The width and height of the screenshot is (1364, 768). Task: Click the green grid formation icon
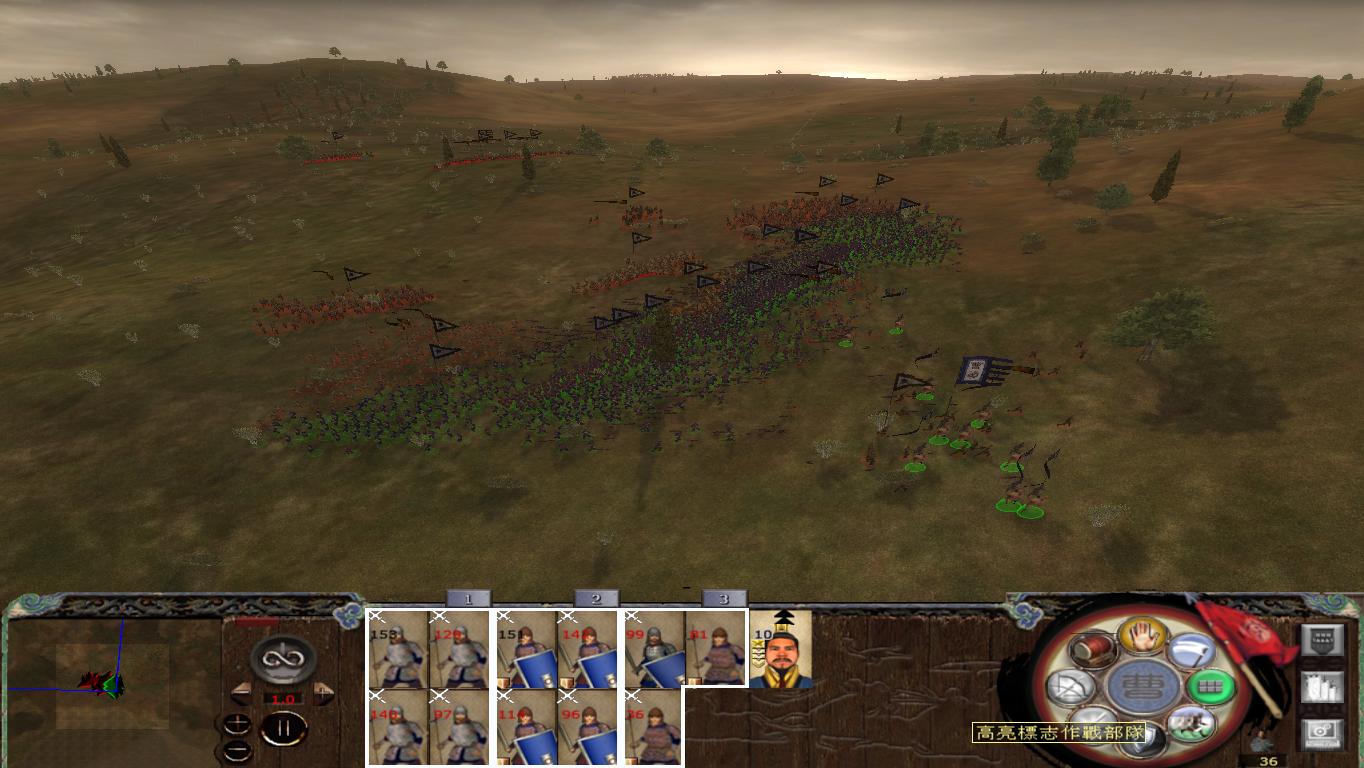pyautogui.click(x=1209, y=686)
